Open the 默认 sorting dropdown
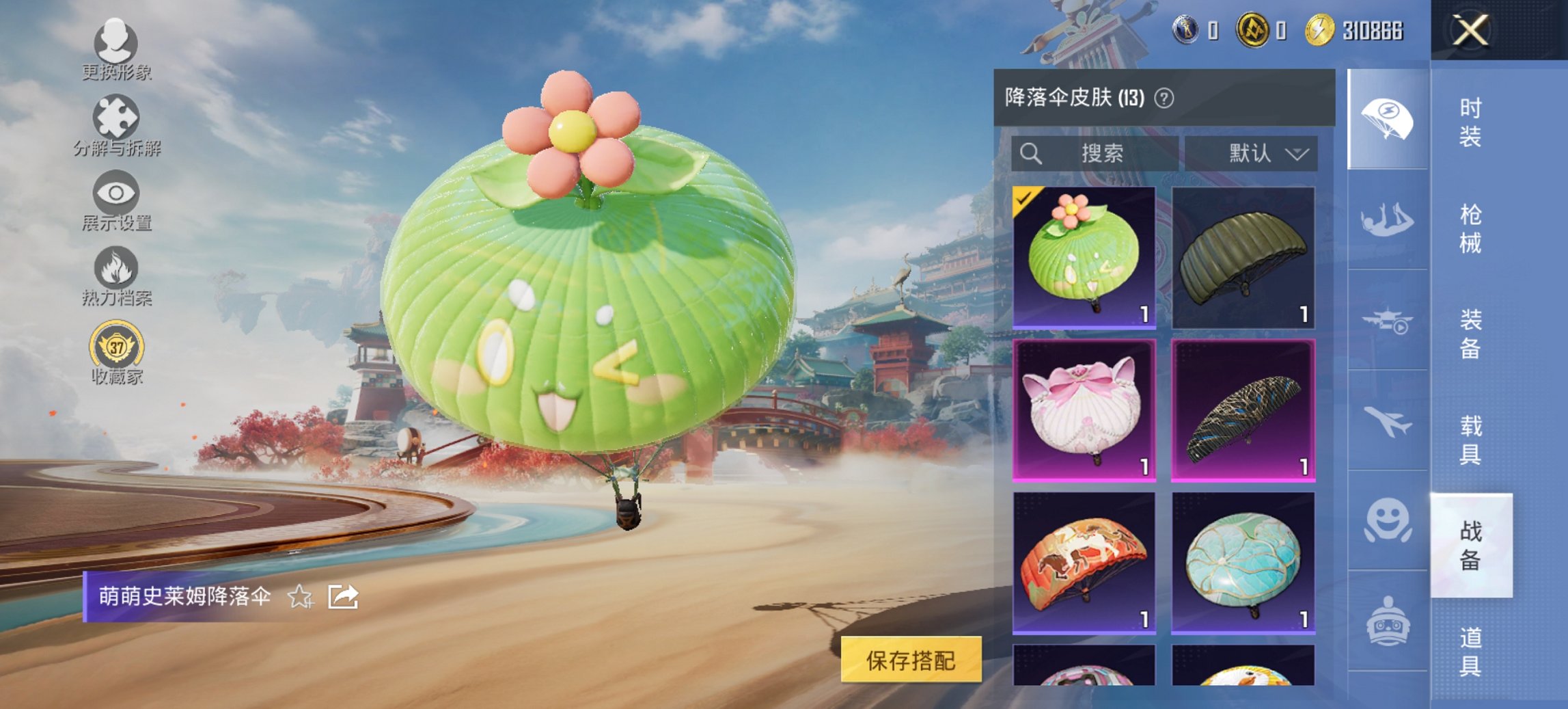1568x709 pixels. 1264,153
